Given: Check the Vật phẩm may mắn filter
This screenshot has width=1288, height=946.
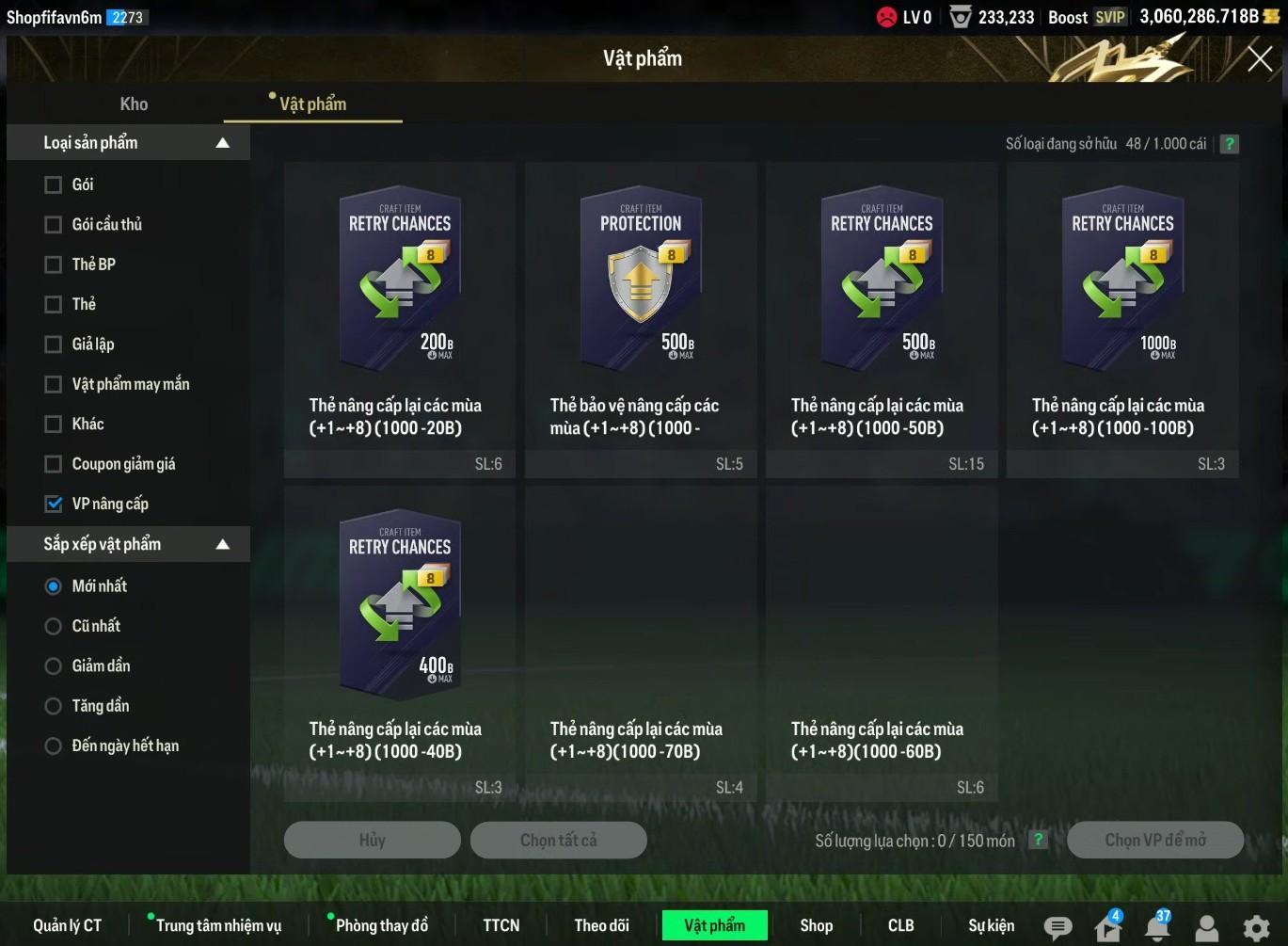Looking at the screenshot, I should (54, 384).
